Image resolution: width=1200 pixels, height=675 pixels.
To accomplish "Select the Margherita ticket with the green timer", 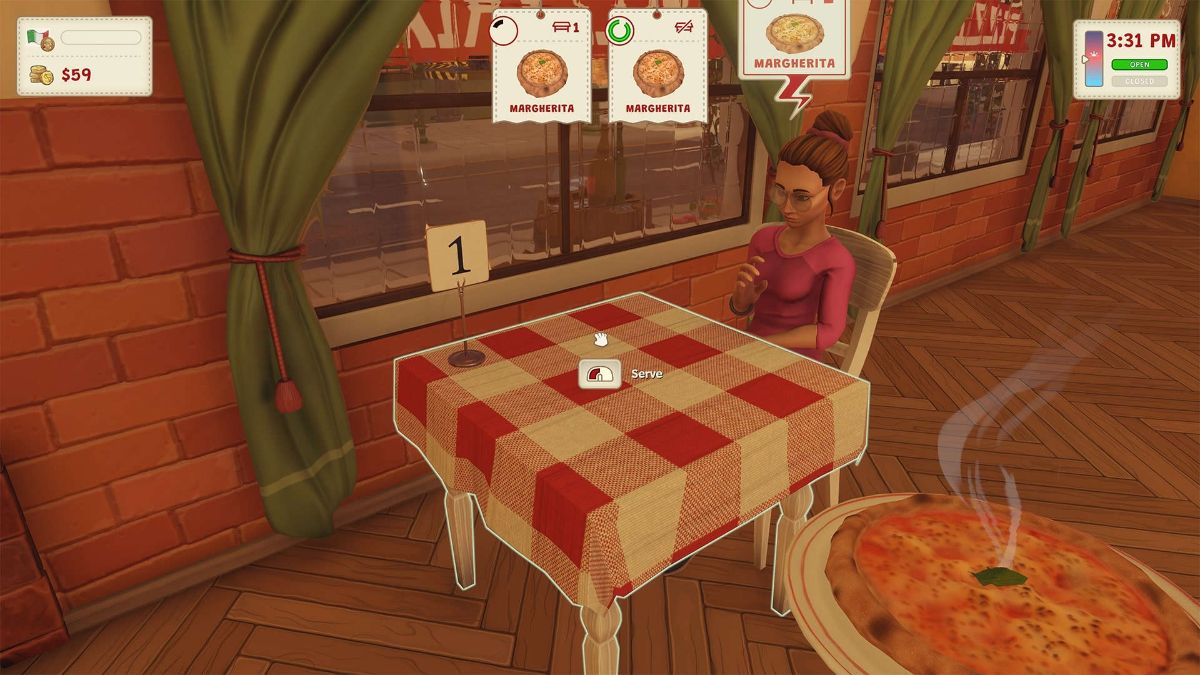I will 657,67.
